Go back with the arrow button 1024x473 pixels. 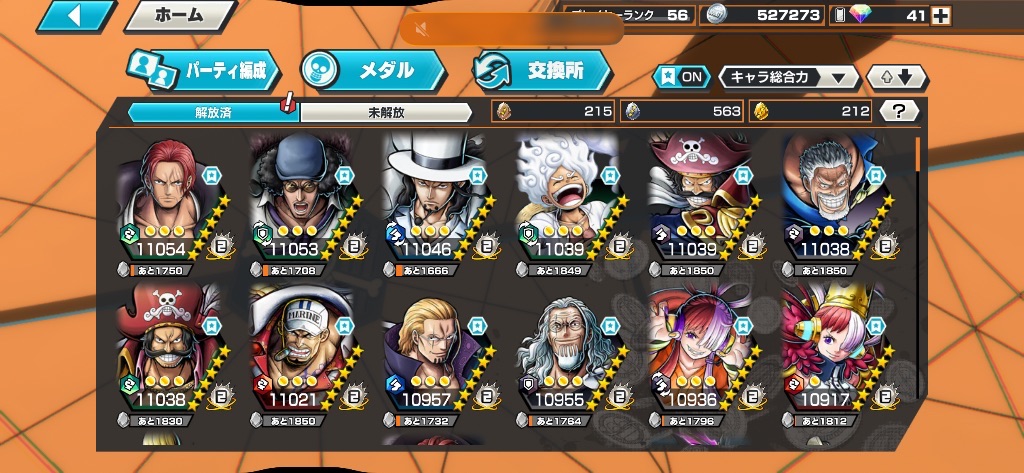tap(75, 16)
